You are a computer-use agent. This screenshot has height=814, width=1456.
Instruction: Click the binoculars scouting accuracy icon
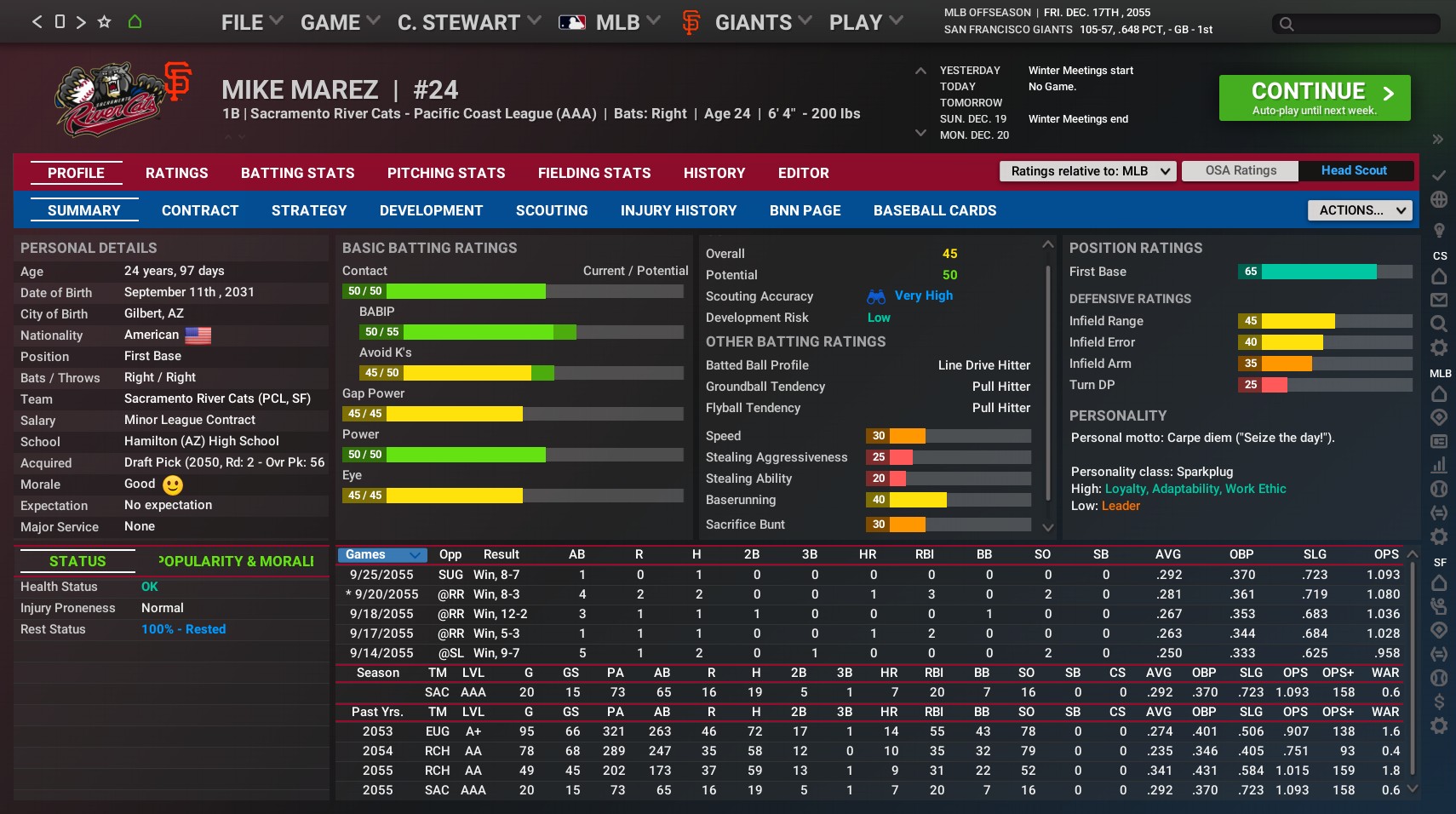click(x=876, y=296)
